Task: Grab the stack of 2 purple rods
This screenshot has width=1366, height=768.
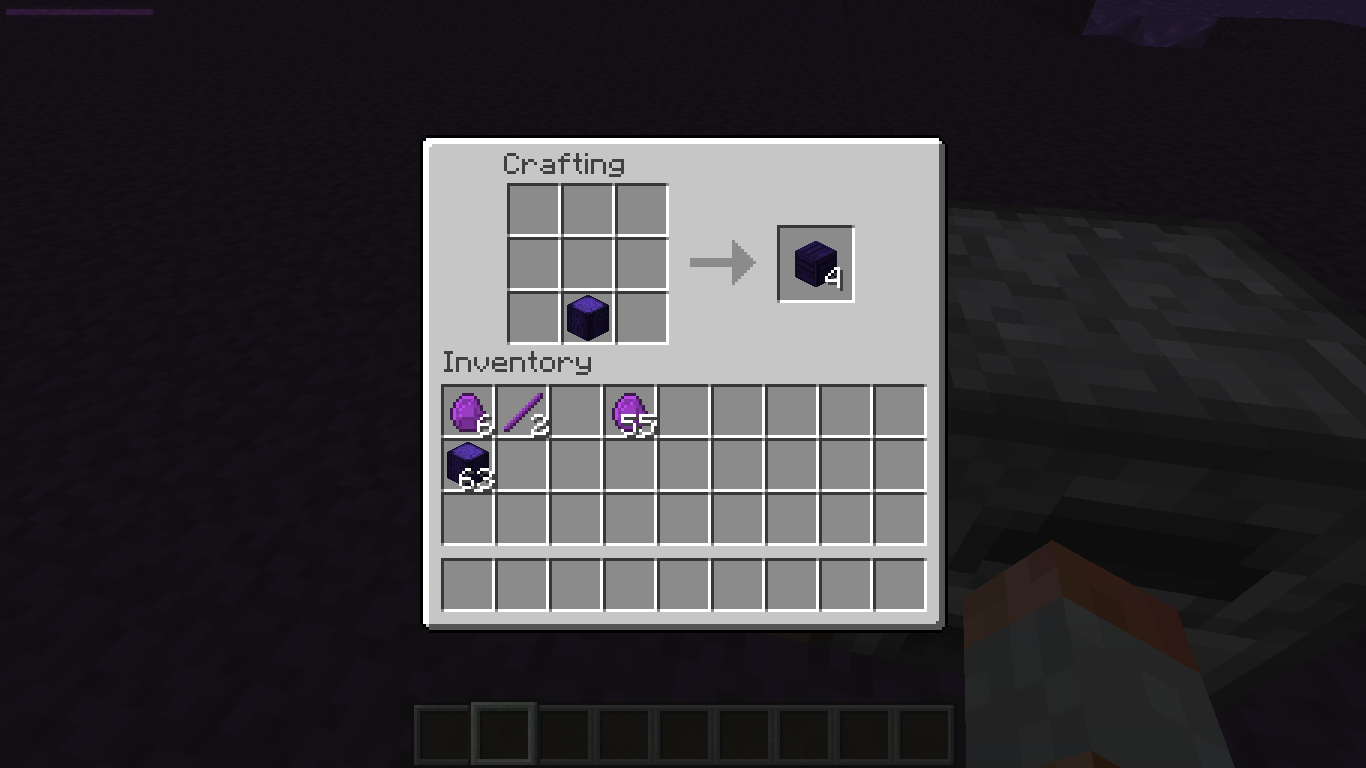Action: (522, 410)
